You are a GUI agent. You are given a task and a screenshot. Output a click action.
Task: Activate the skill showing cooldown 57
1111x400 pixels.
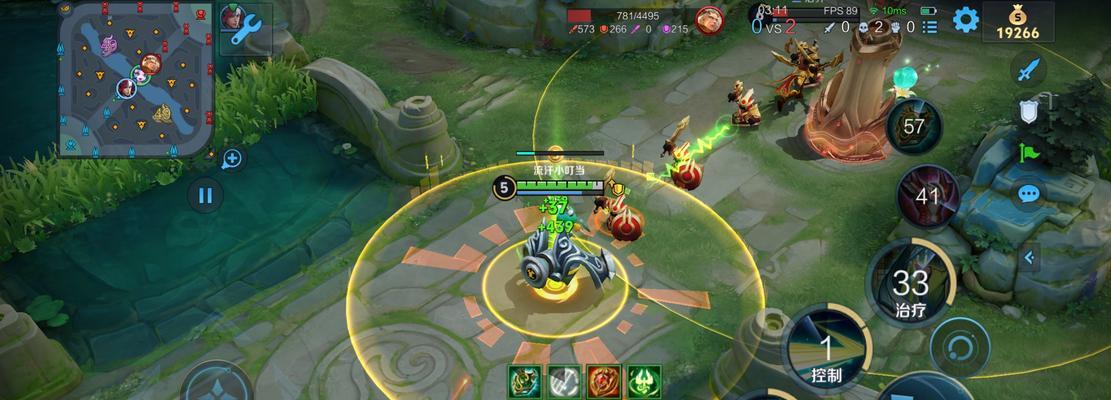[914, 127]
